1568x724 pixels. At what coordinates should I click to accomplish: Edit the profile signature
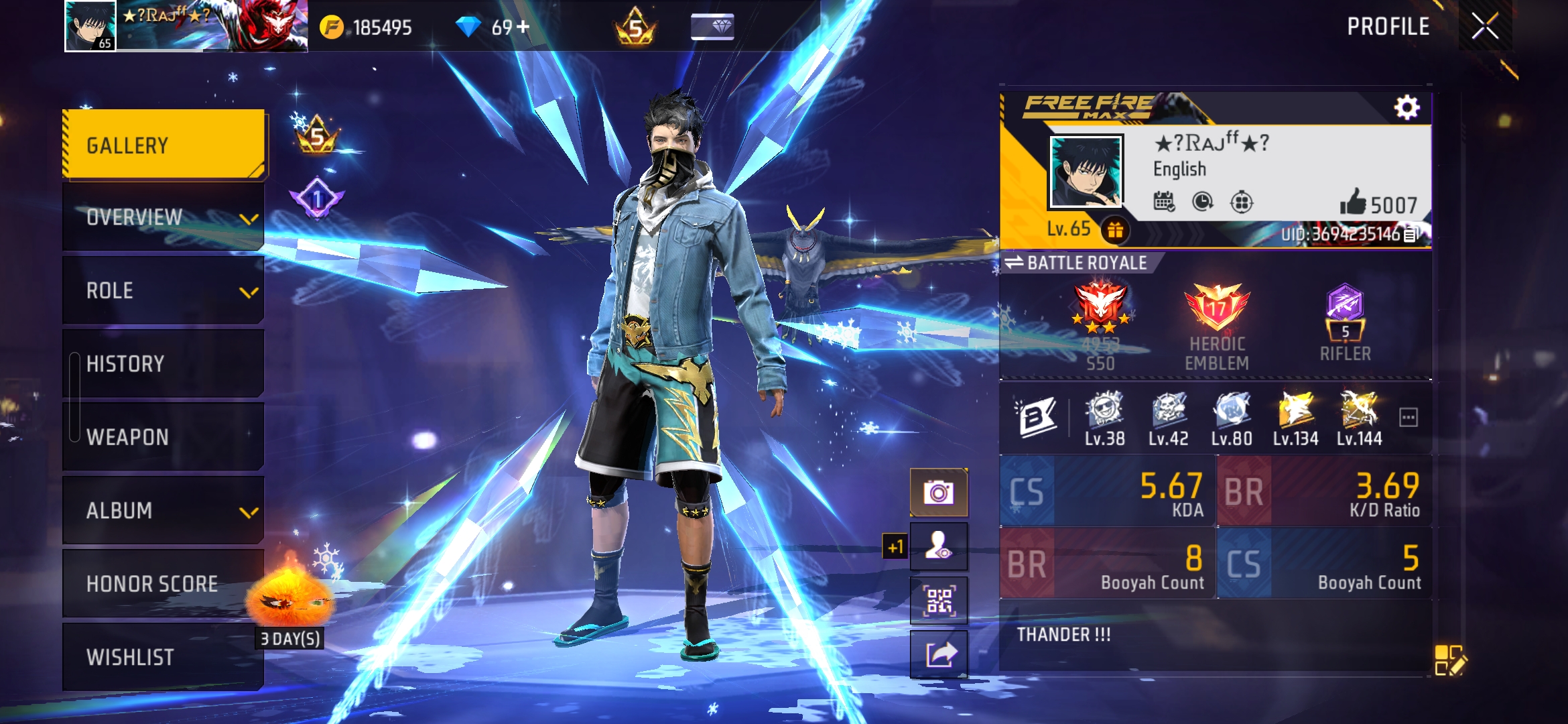tap(1450, 660)
